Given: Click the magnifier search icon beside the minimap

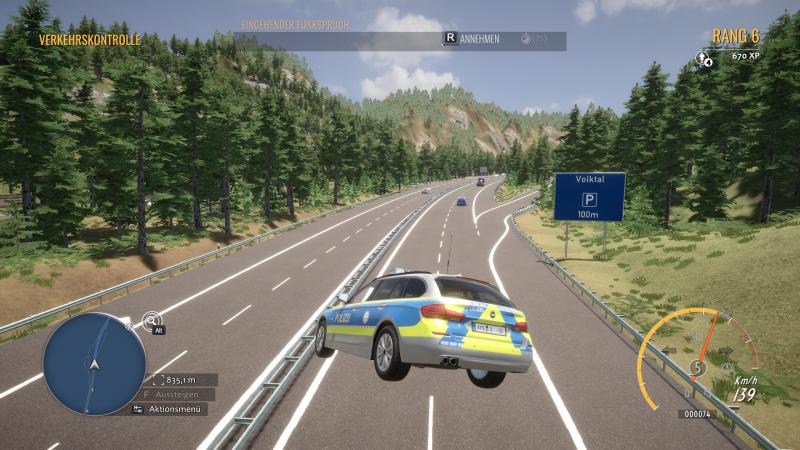Looking at the screenshot, I should [151, 320].
